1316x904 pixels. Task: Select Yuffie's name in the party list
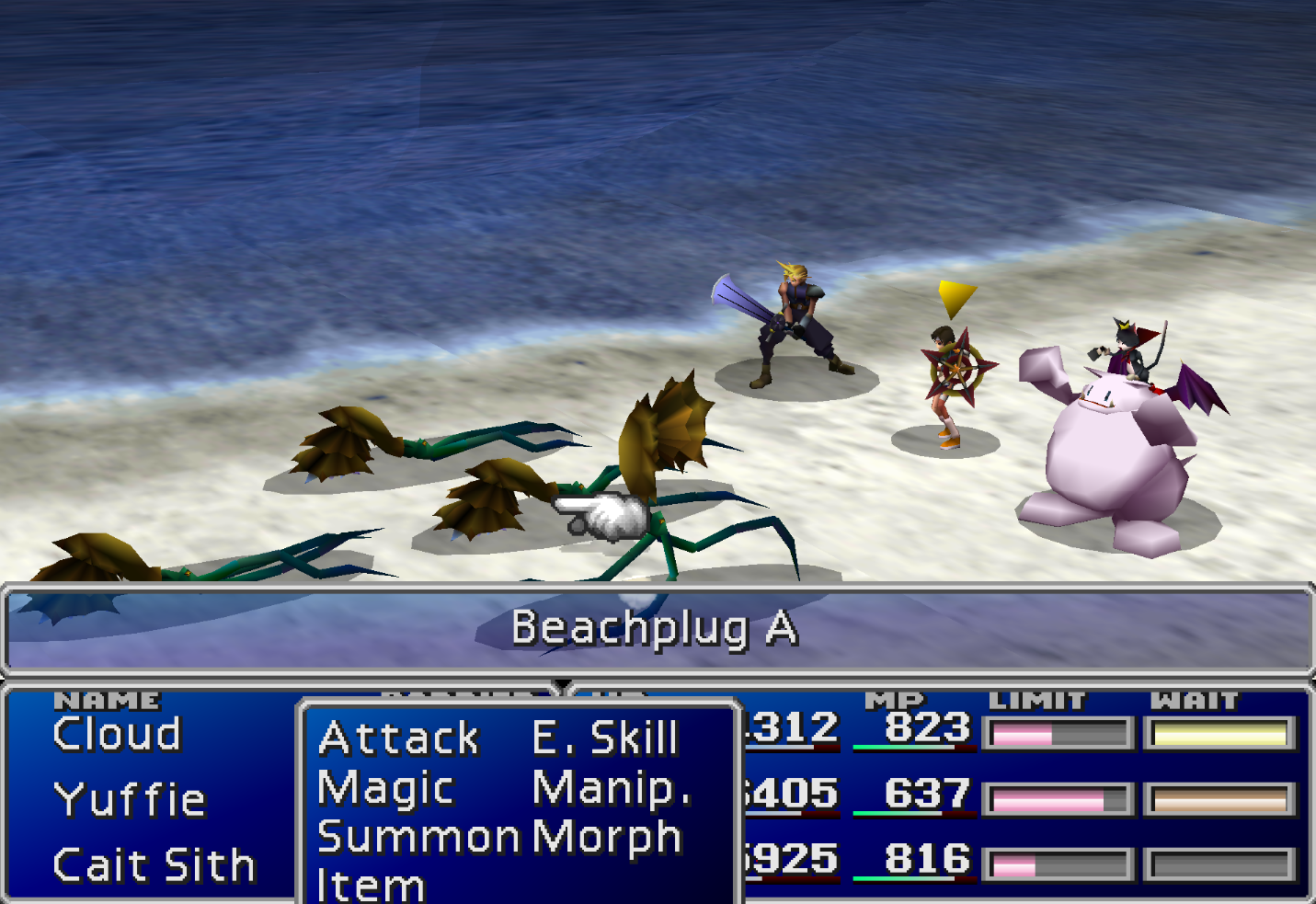[130, 798]
